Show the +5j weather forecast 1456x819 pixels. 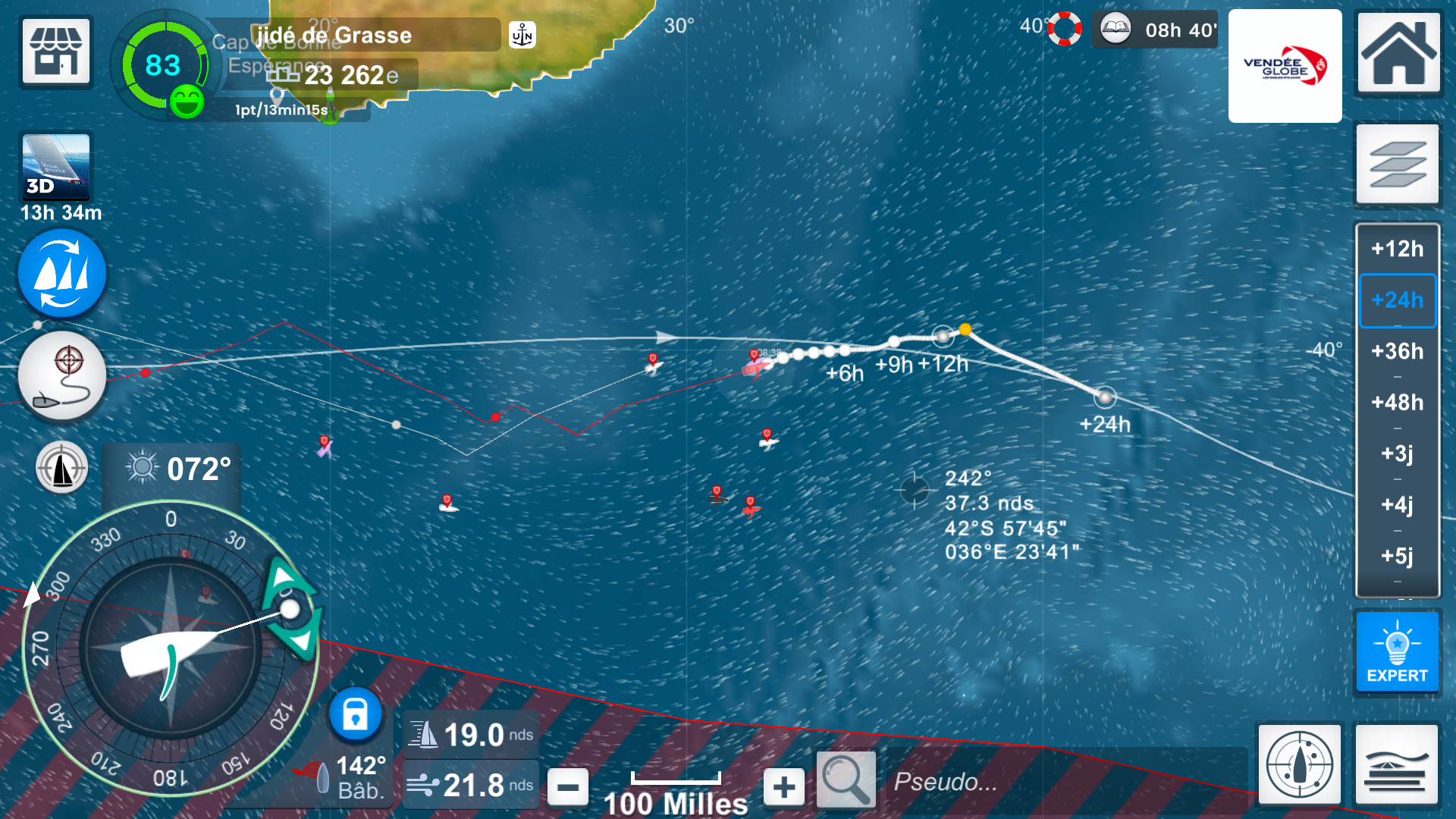1397,556
